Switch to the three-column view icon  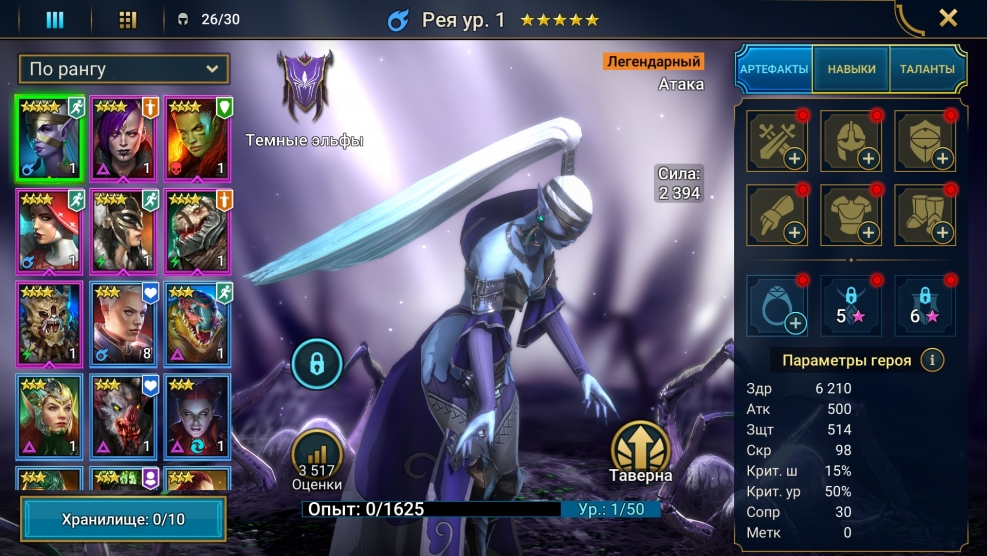55,19
